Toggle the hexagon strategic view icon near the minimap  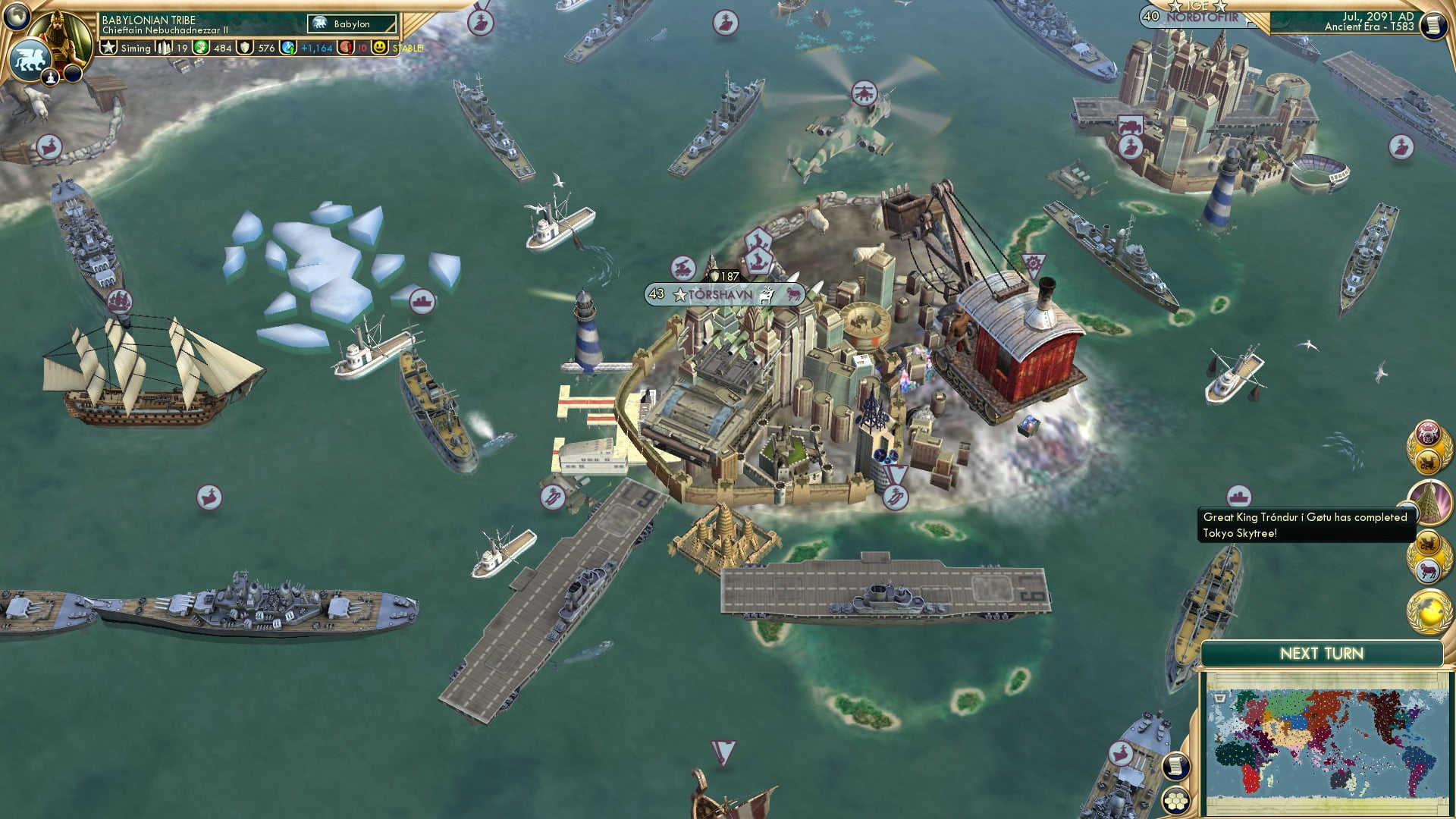click(x=1176, y=801)
